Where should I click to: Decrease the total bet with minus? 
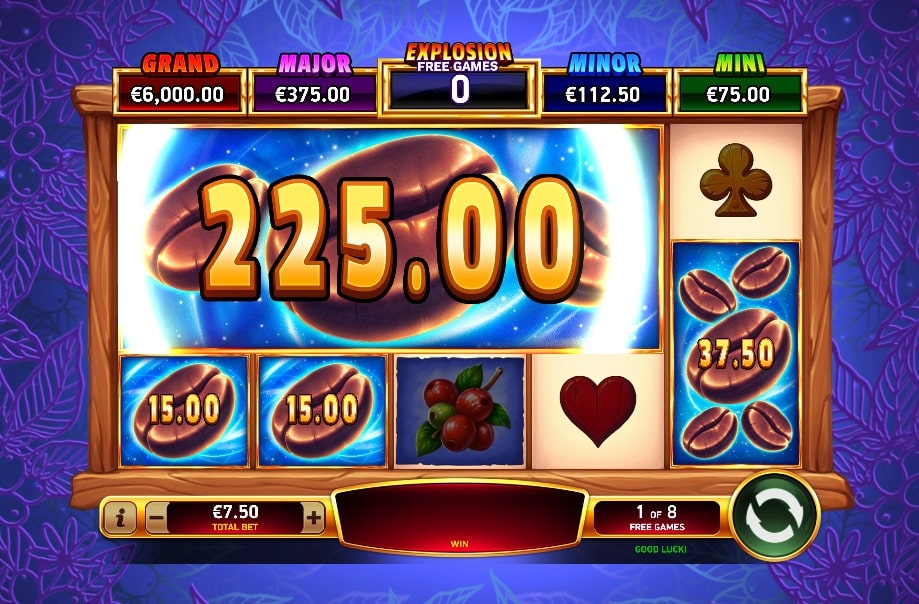[157, 517]
